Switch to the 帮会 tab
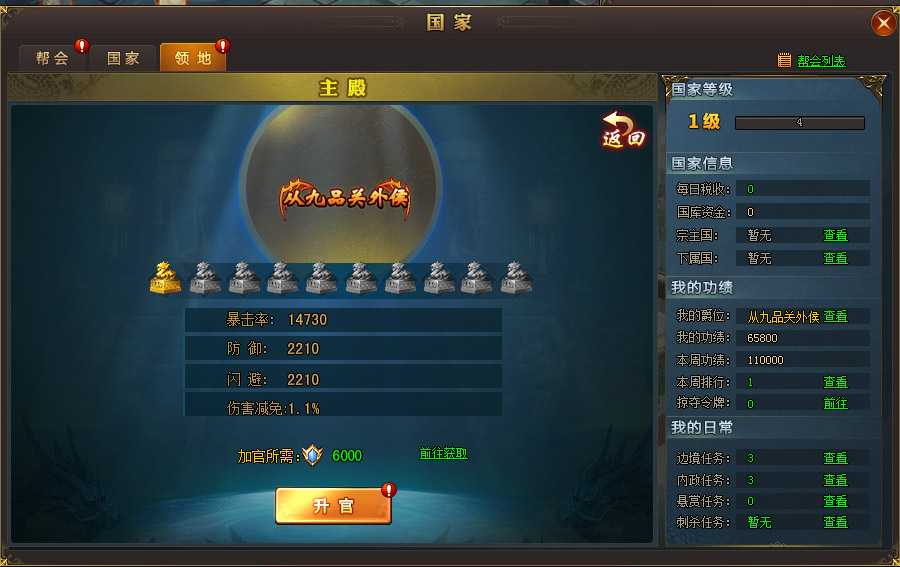 tap(53, 58)
